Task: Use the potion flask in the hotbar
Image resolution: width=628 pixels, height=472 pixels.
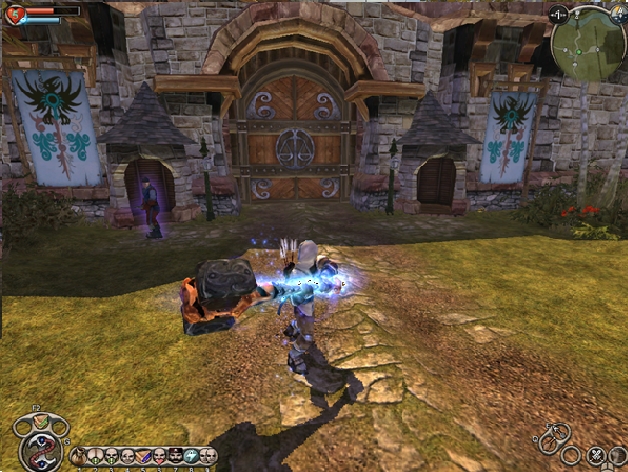Action: 78,456
